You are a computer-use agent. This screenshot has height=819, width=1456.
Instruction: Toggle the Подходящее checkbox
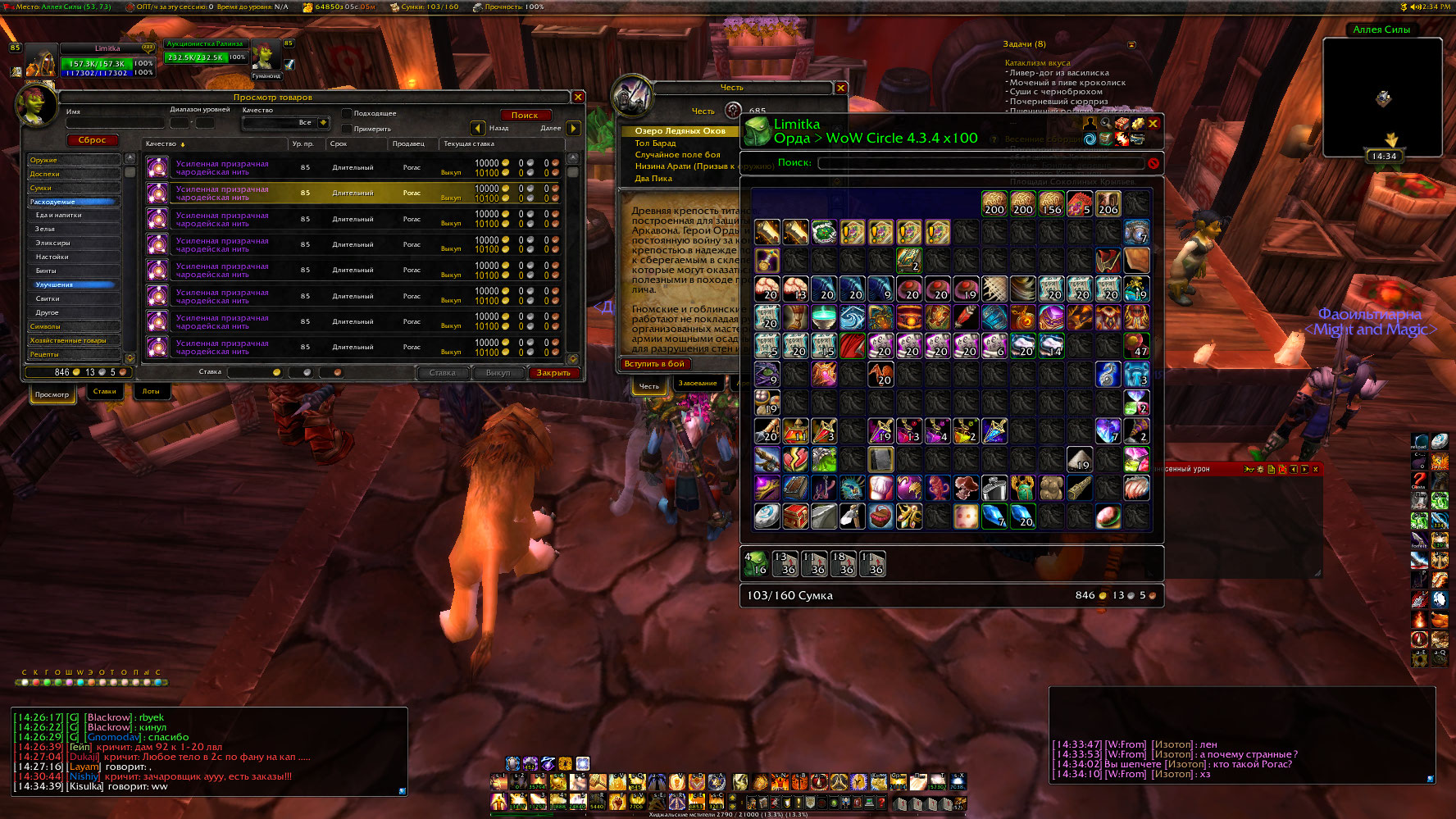pos(347,113)
